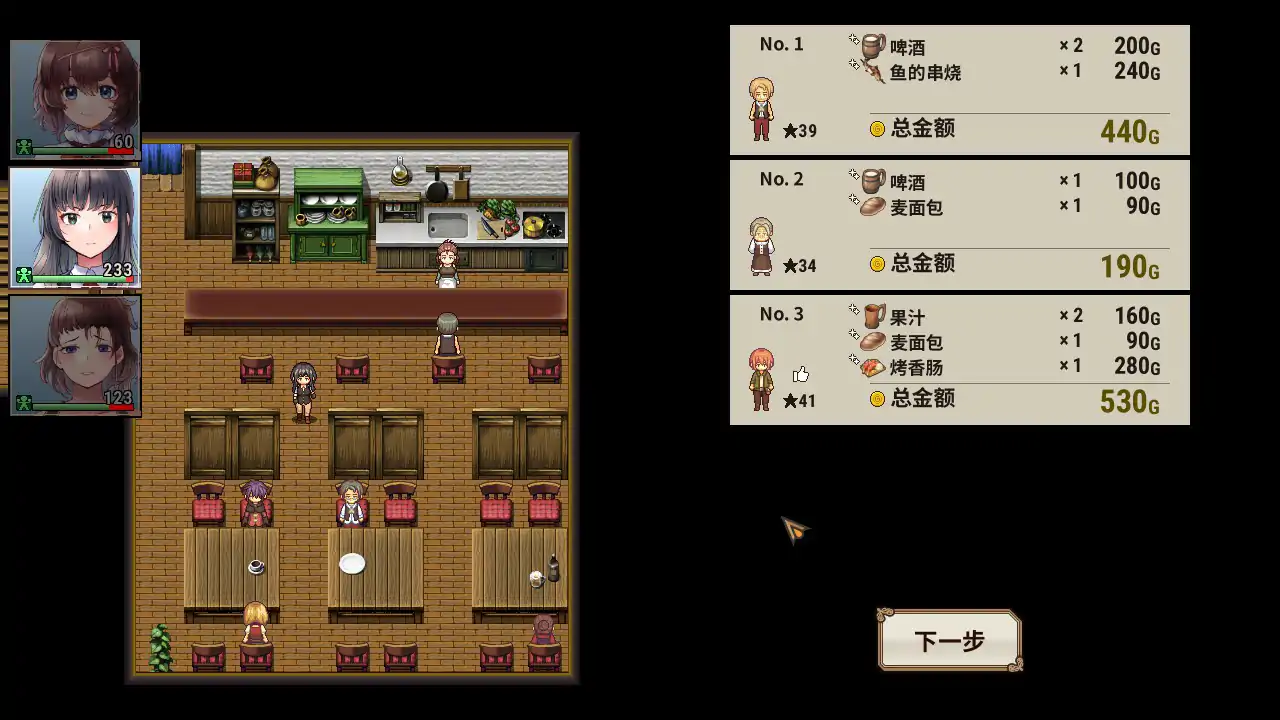This screenshot has width=1280, height=720.
Task: Click the ★39 rating on order No.1
Action: [x=798, y=130]
